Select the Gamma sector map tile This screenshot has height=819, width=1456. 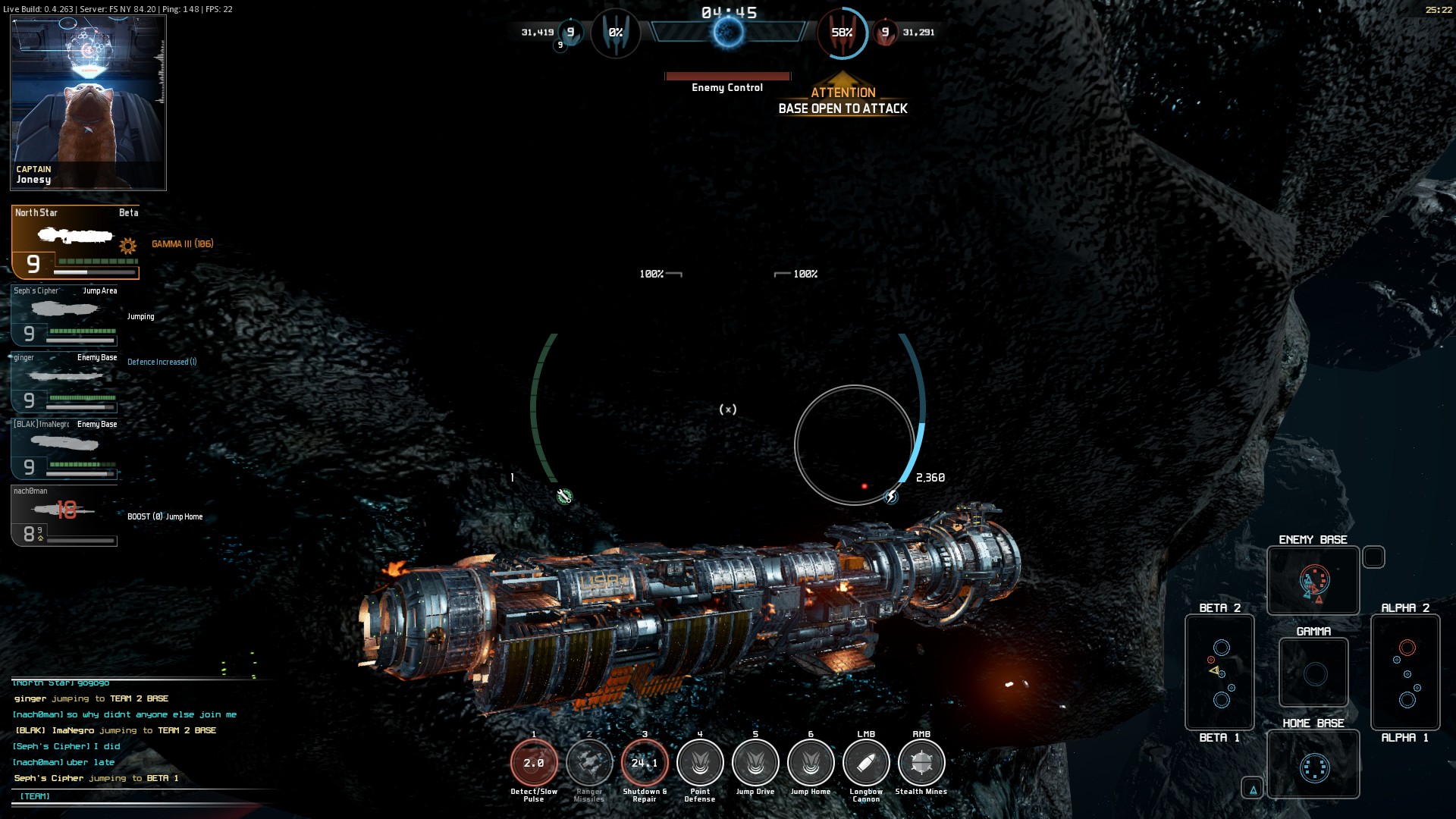[1313, 673]
